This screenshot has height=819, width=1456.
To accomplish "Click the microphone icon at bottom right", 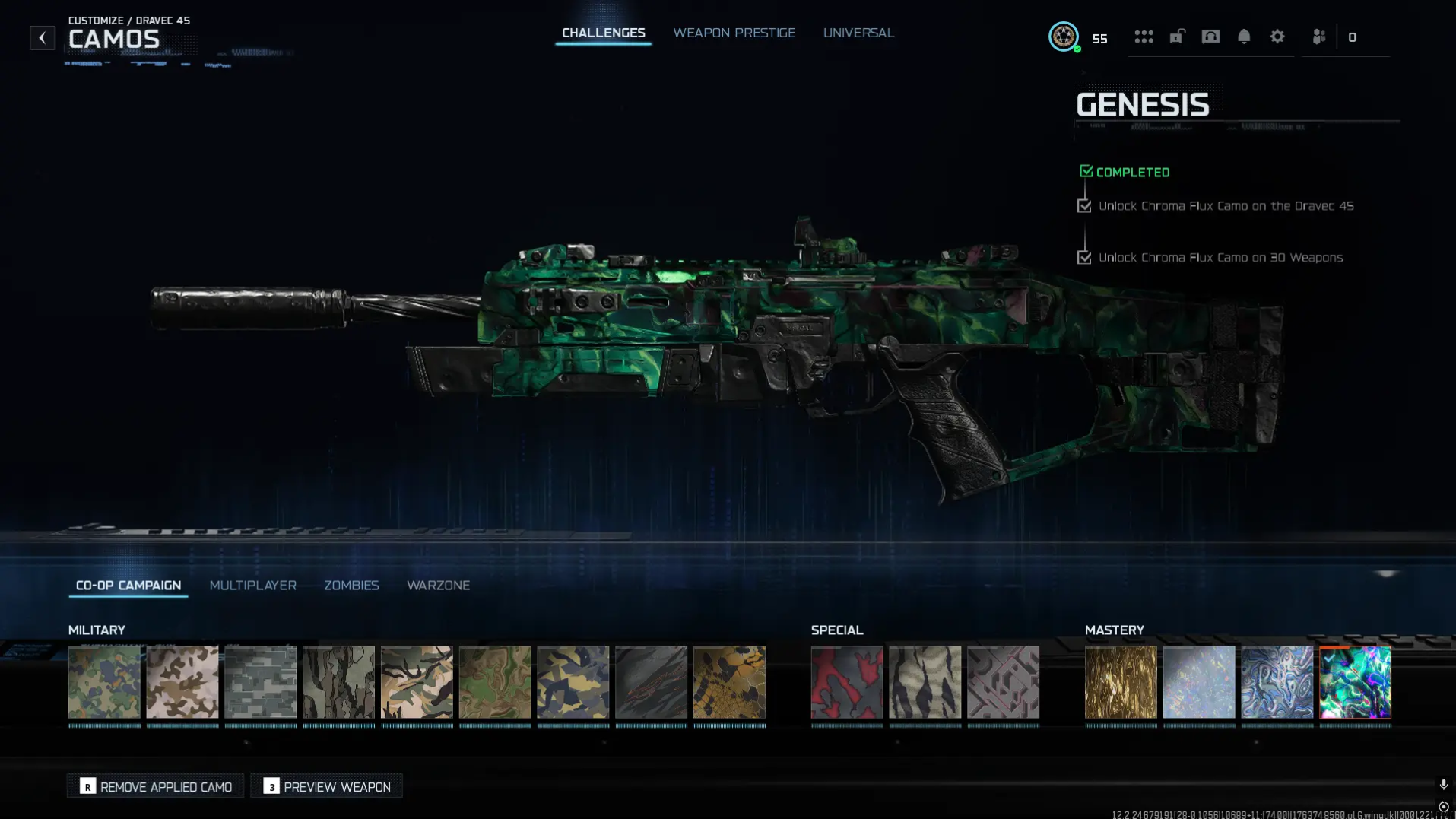I will click(1443, 782).
